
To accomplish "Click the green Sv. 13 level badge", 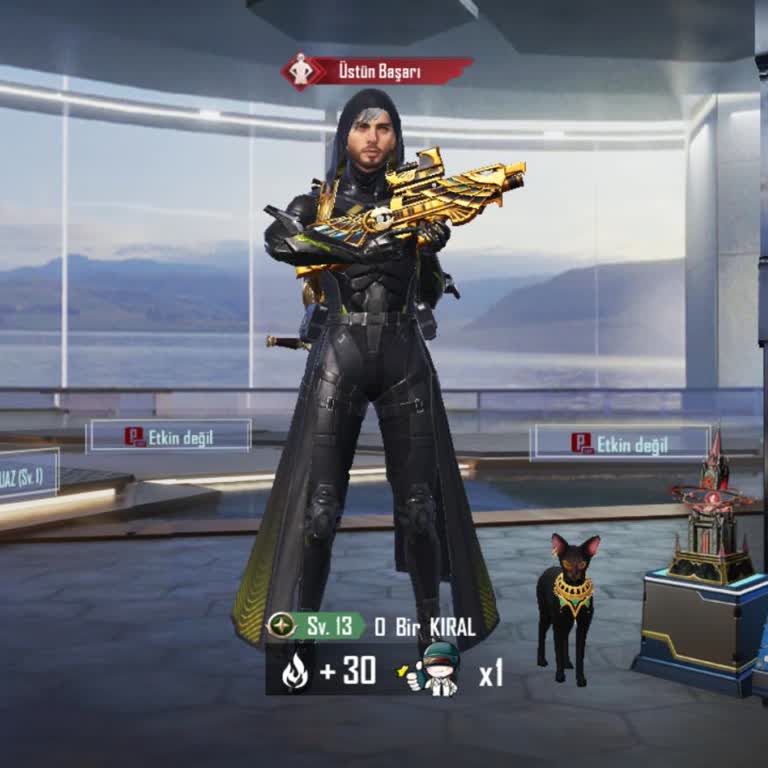I will tap(317, 627).
